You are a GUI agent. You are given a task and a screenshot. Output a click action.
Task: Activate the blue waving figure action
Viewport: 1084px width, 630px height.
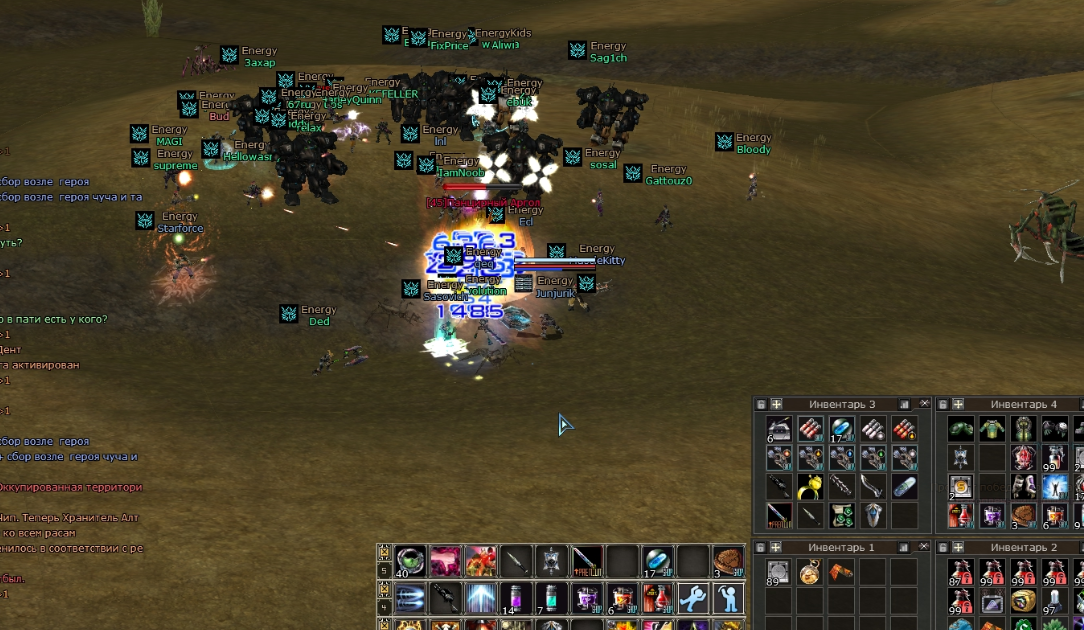pos(727,598)
